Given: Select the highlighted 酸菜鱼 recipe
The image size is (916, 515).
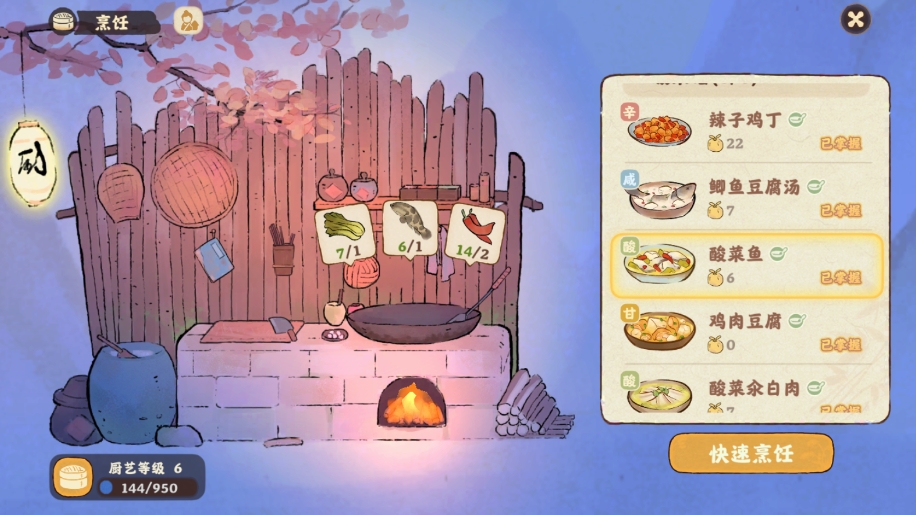Looking at the screenshot, I should 744,266.
